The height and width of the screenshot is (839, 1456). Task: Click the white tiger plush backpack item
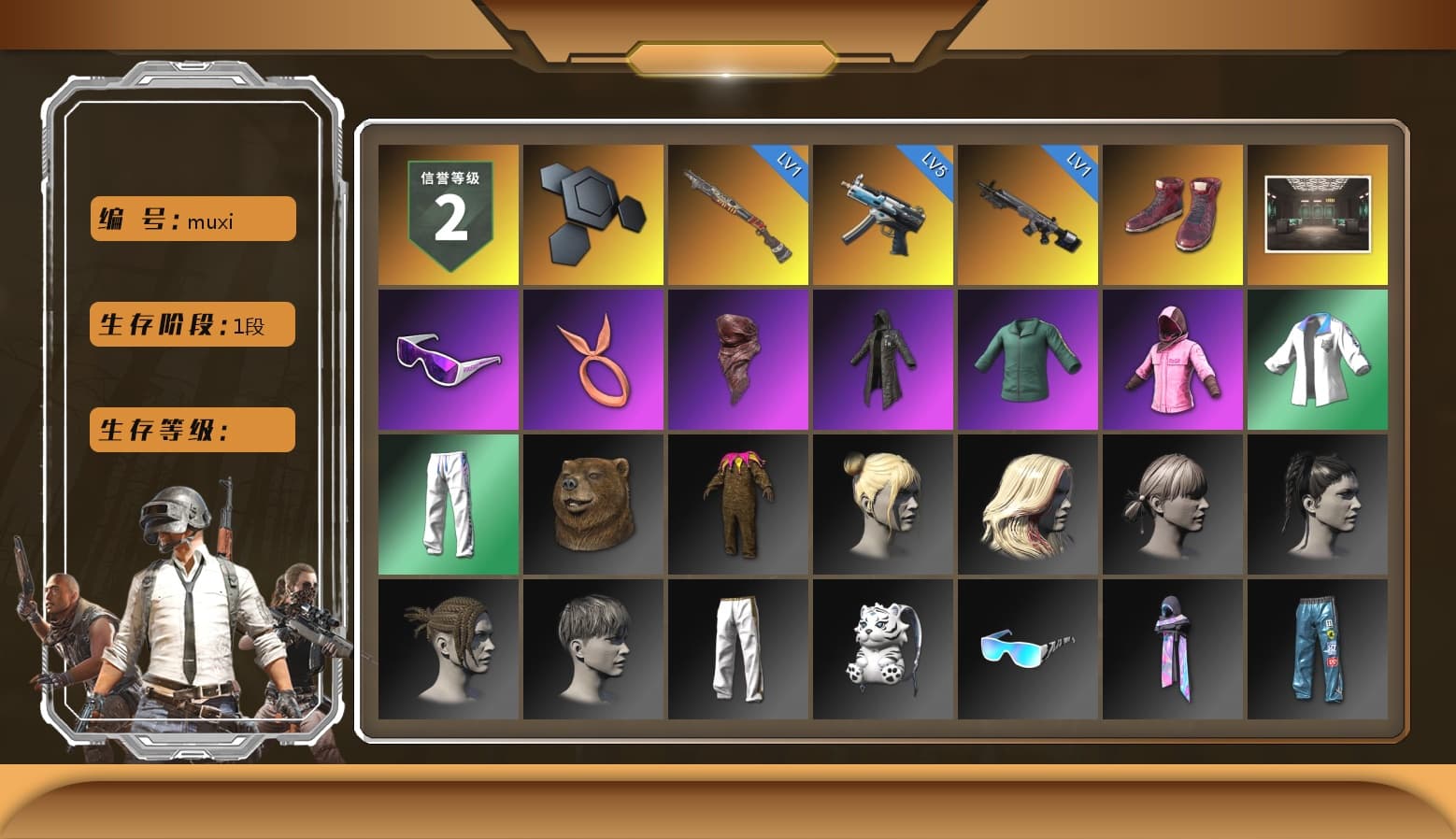[883, 649]
